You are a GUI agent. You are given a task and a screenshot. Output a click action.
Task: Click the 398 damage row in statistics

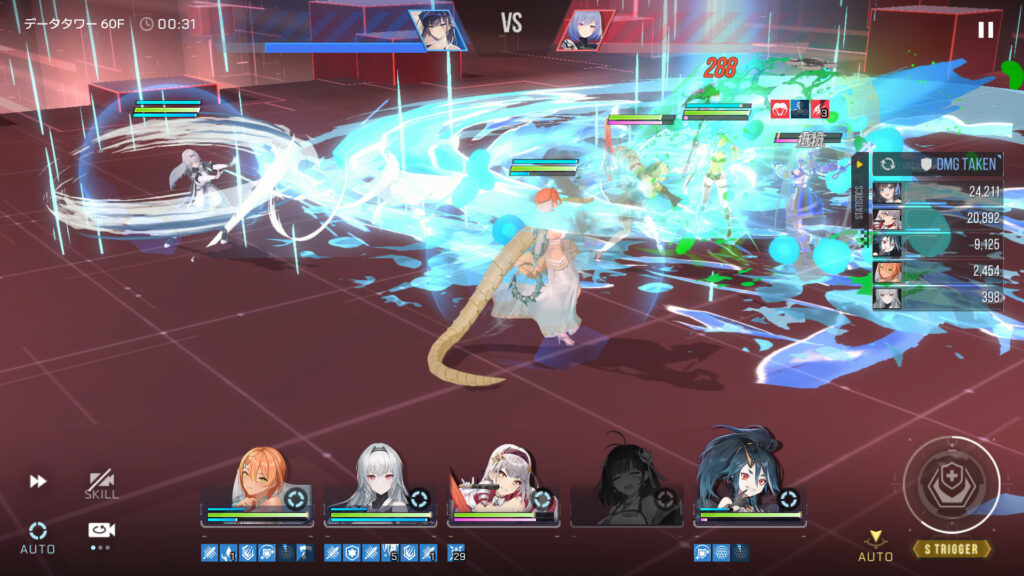pos(938,297)
